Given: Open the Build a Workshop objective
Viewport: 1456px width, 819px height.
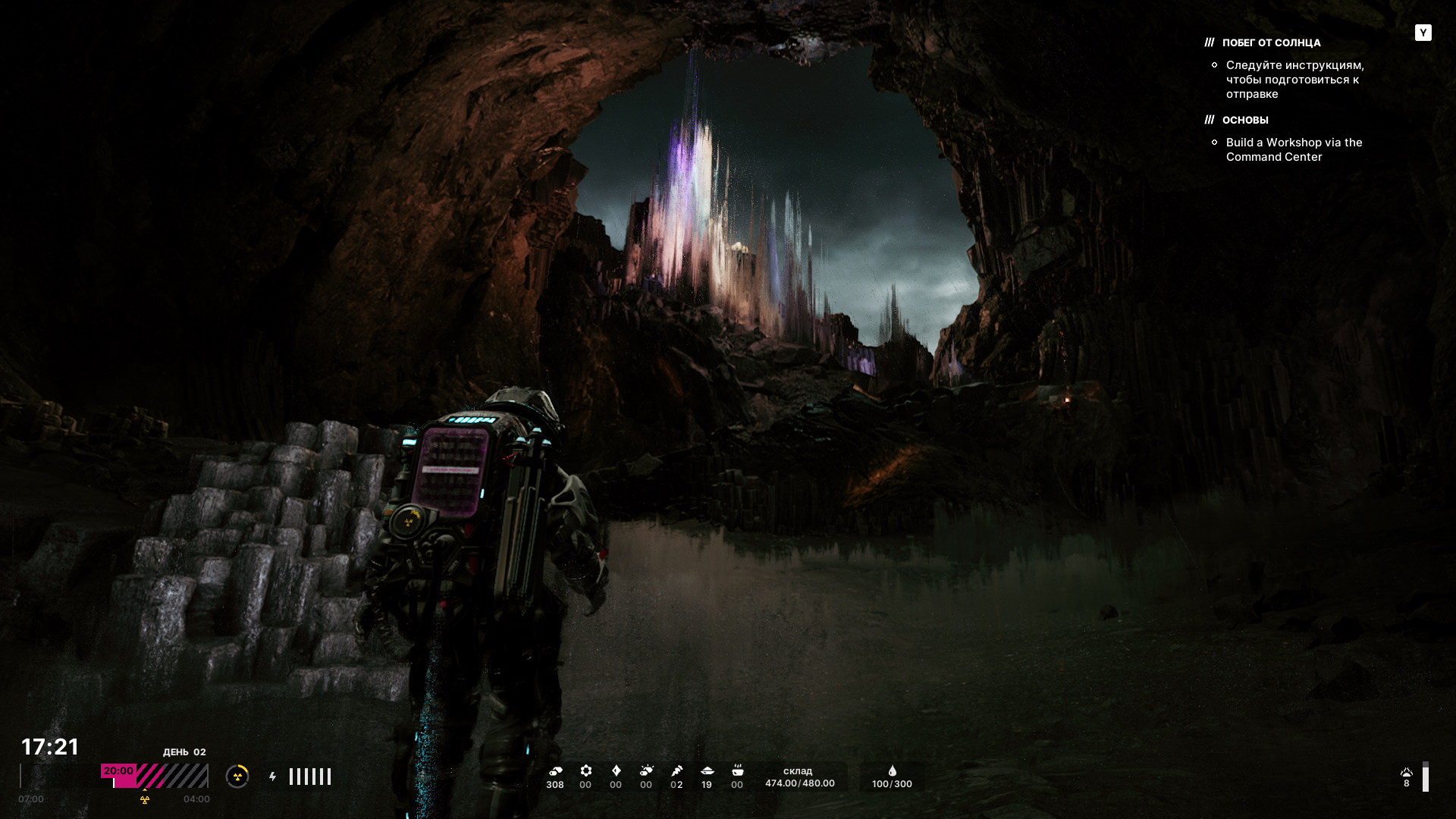Looking at the screenshot, I should [x=1294, y=149].
